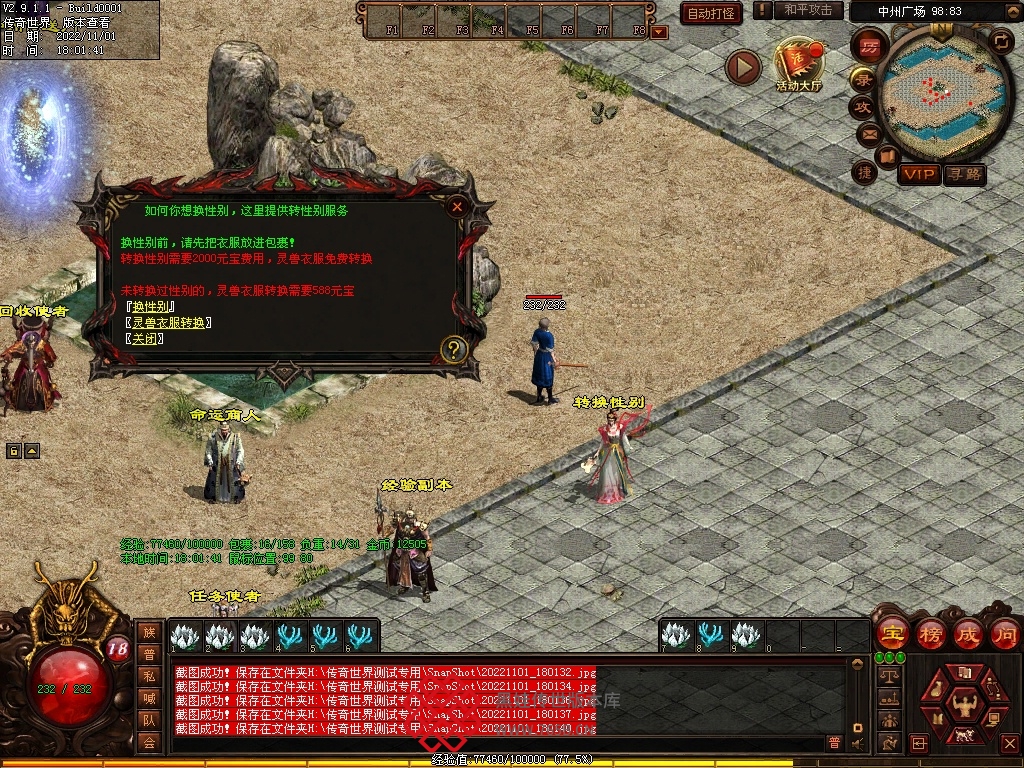Choose the 关闭 dialogue option

point(146,339)
